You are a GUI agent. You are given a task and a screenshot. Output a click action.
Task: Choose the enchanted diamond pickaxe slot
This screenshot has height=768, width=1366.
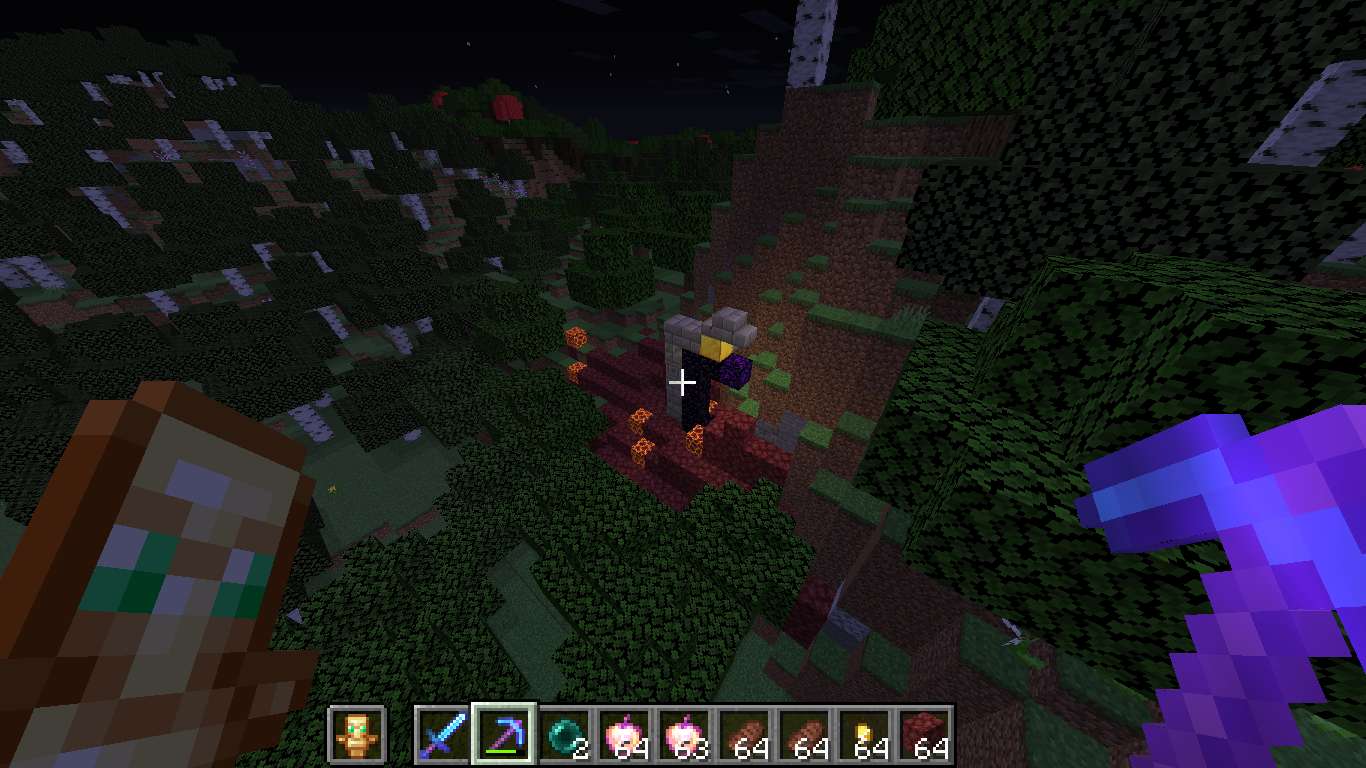504,736
